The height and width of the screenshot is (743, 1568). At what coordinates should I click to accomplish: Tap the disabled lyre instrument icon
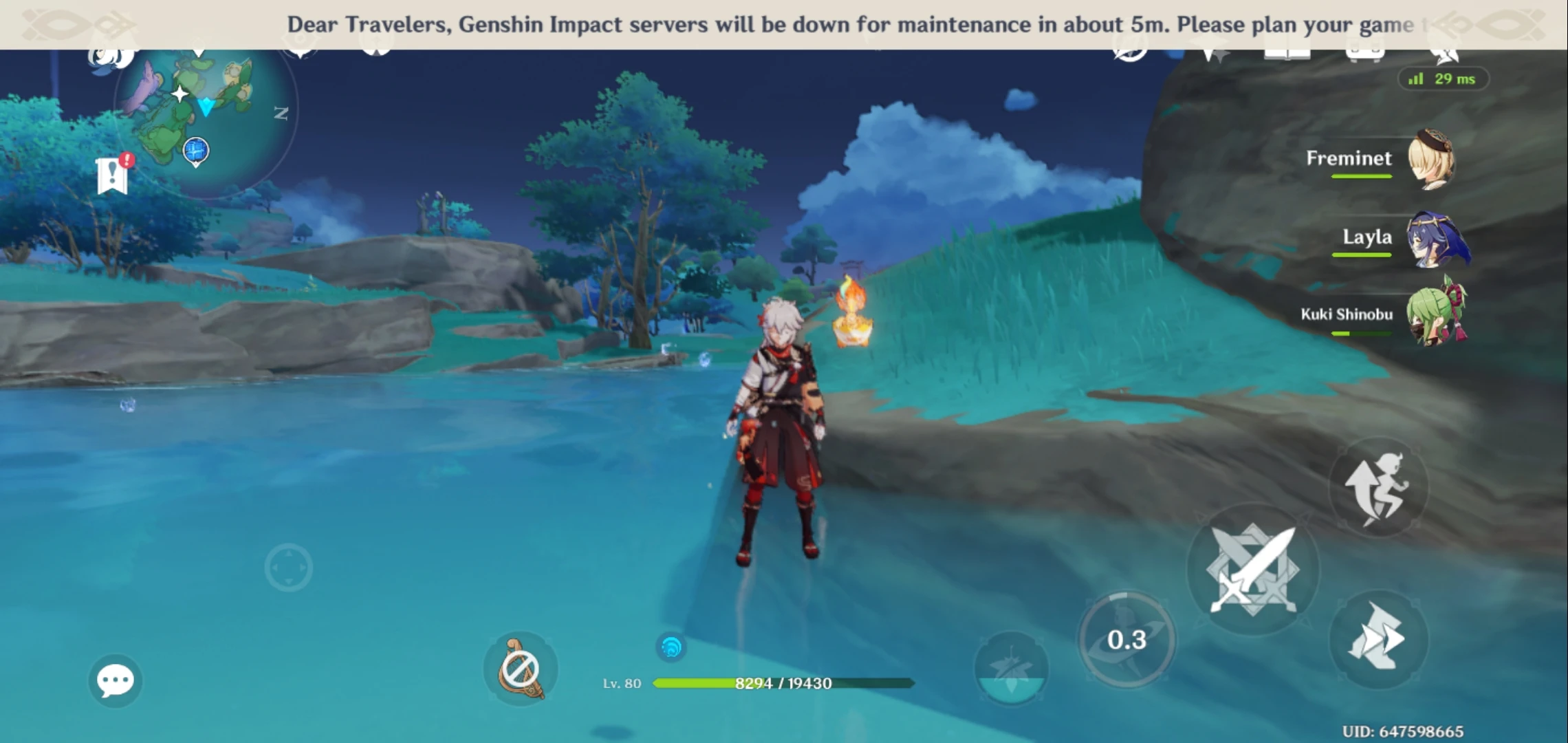pos(521,666)
